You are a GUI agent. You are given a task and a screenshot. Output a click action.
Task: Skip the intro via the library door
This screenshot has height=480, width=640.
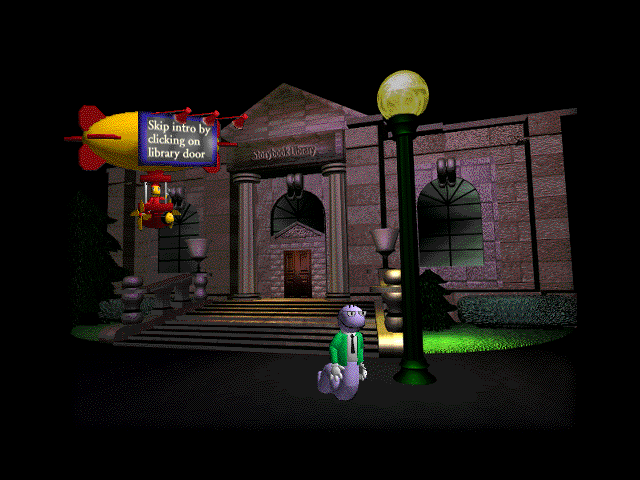298,273
